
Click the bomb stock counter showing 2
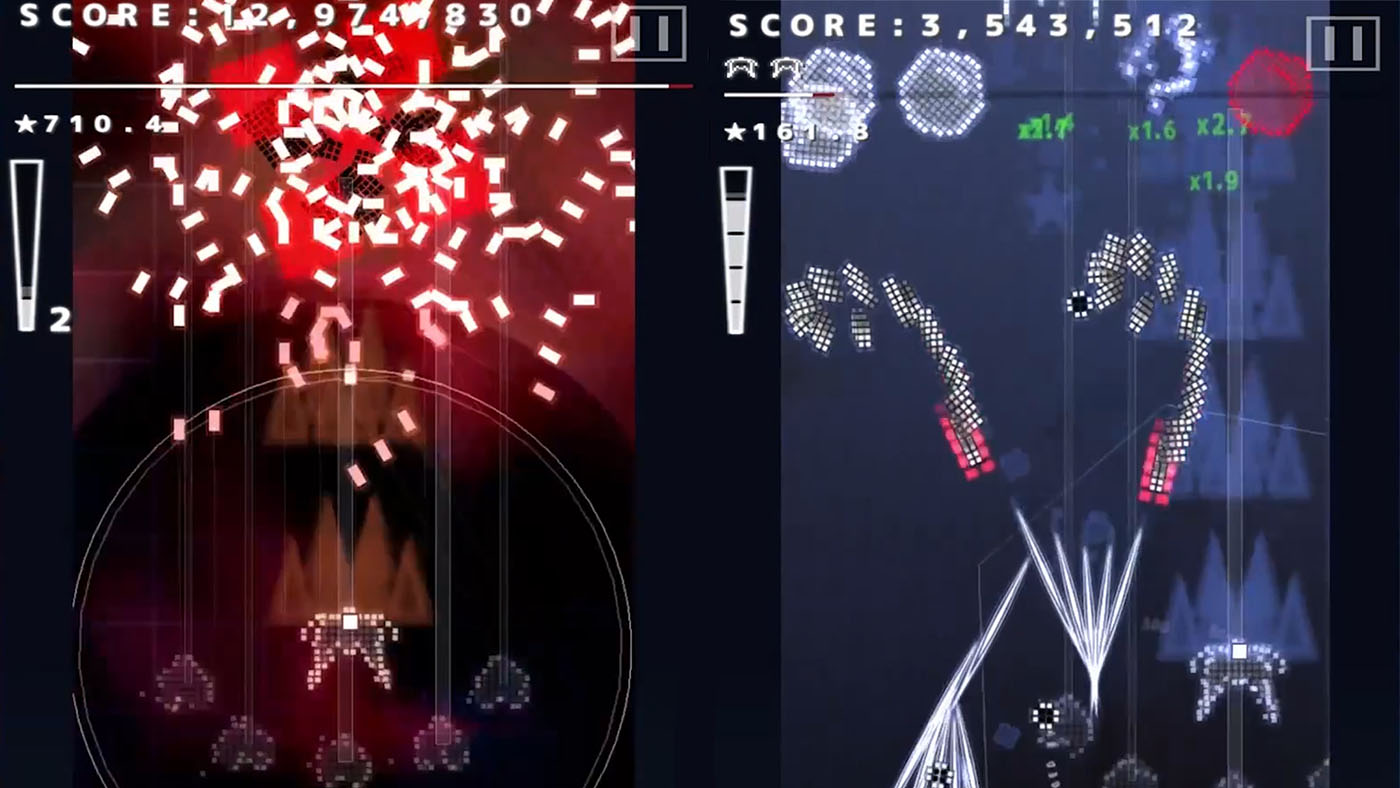tap(60, 318)
